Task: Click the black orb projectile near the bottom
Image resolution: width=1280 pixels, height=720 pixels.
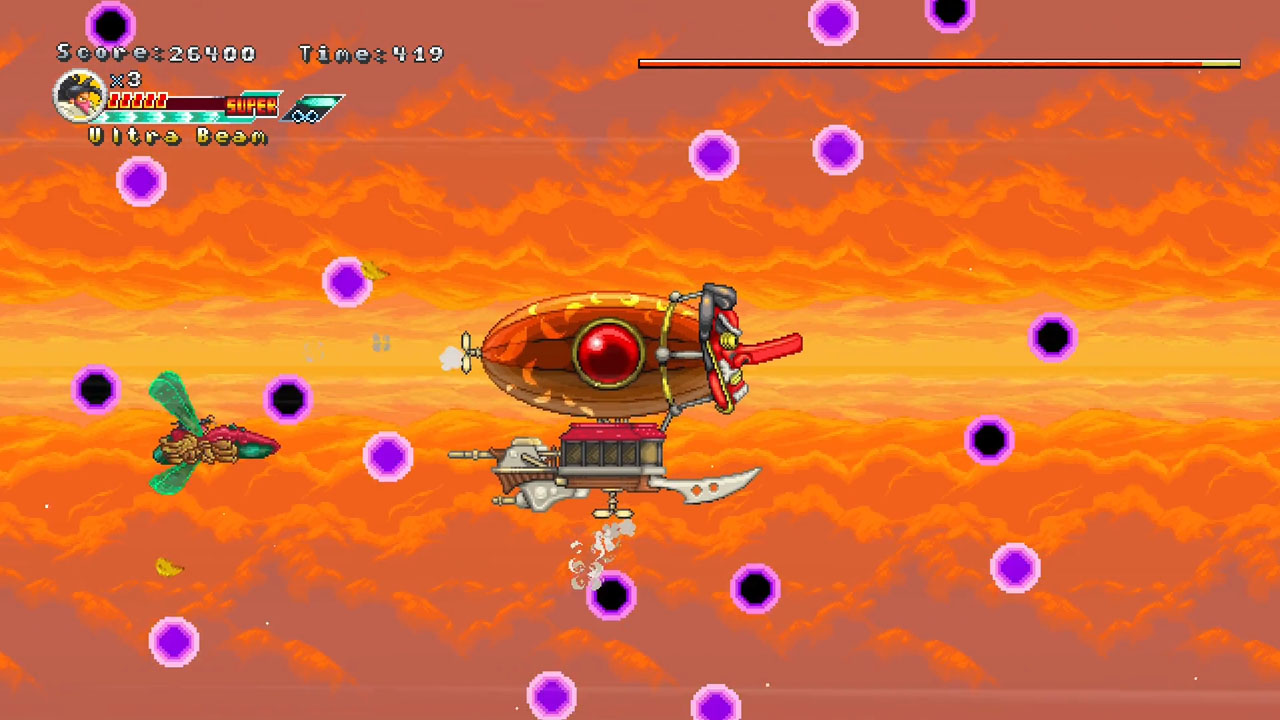Action: [610, 598]
